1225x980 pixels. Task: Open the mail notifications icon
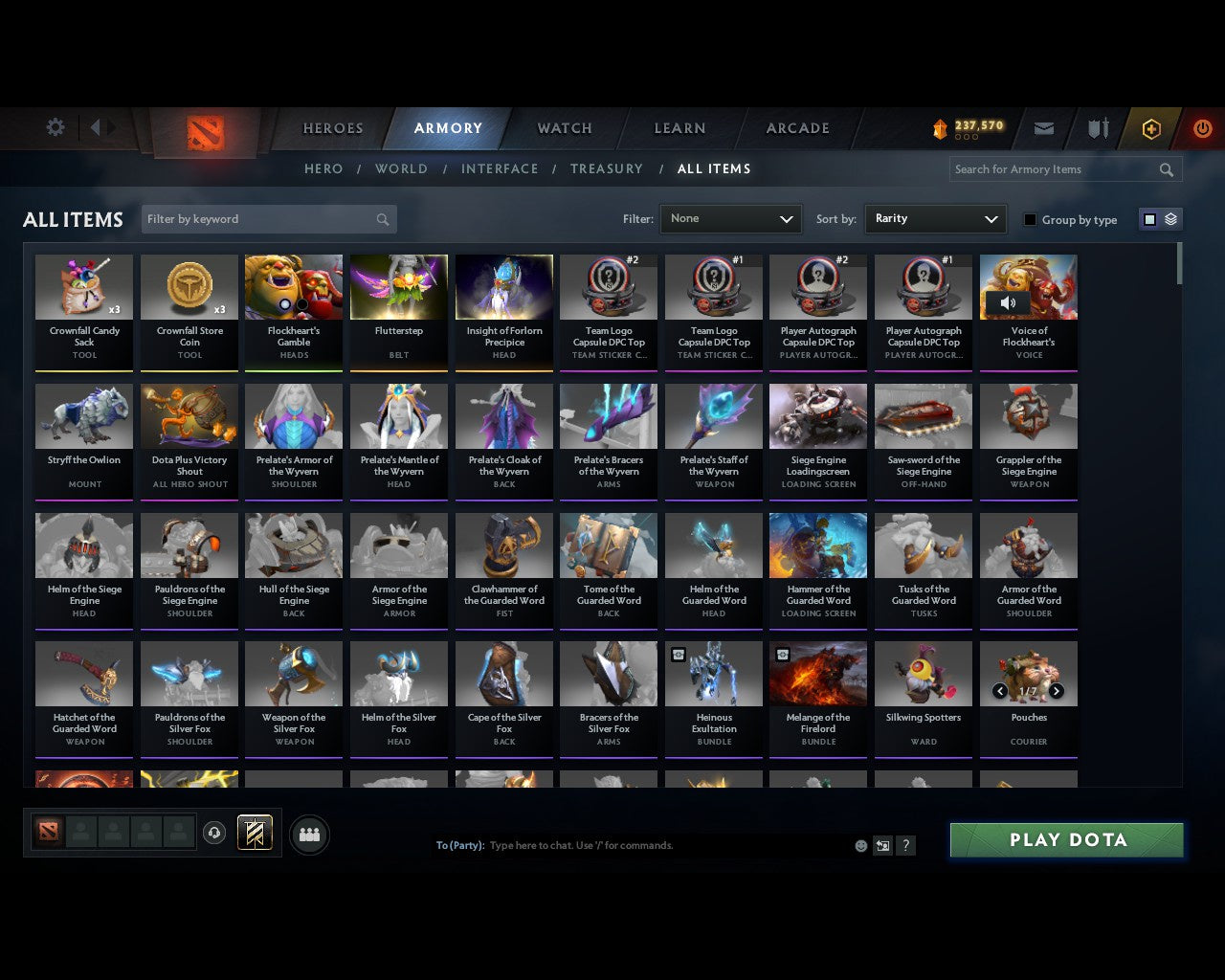tap(1044, 128)
